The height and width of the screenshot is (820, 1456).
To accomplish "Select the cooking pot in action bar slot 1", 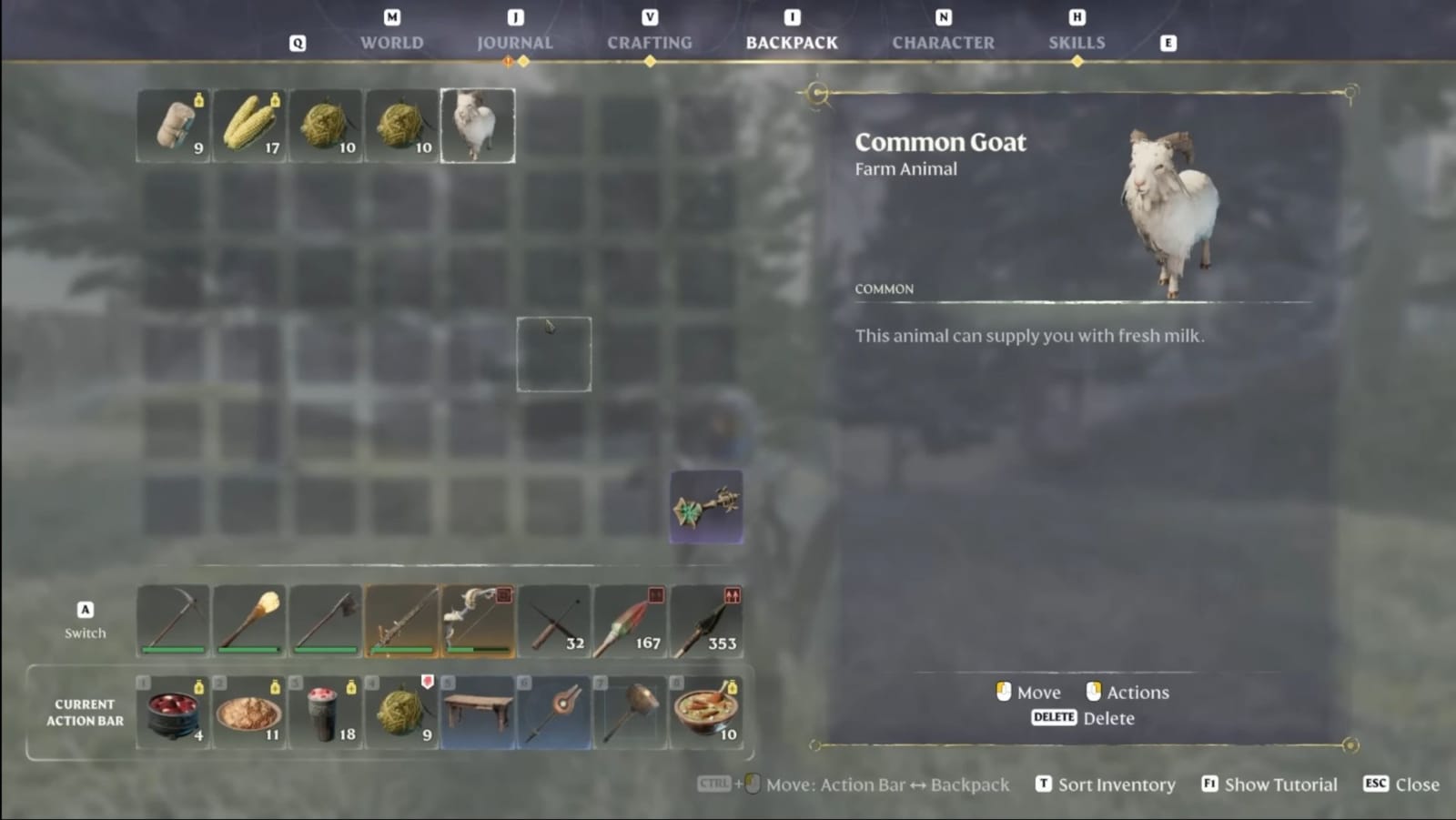I will (x=173, y=713).
